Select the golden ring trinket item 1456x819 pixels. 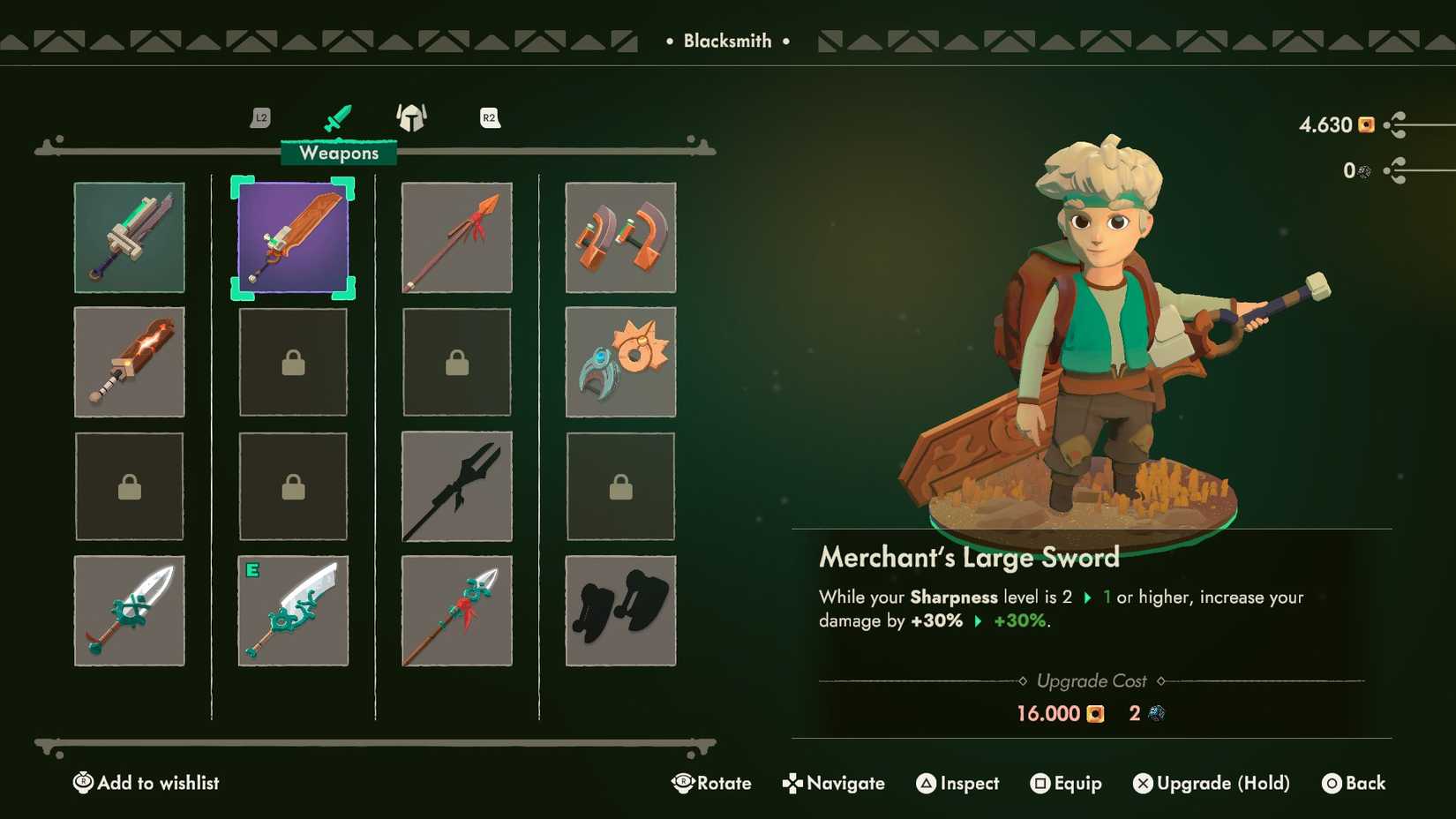click(620, 362)
